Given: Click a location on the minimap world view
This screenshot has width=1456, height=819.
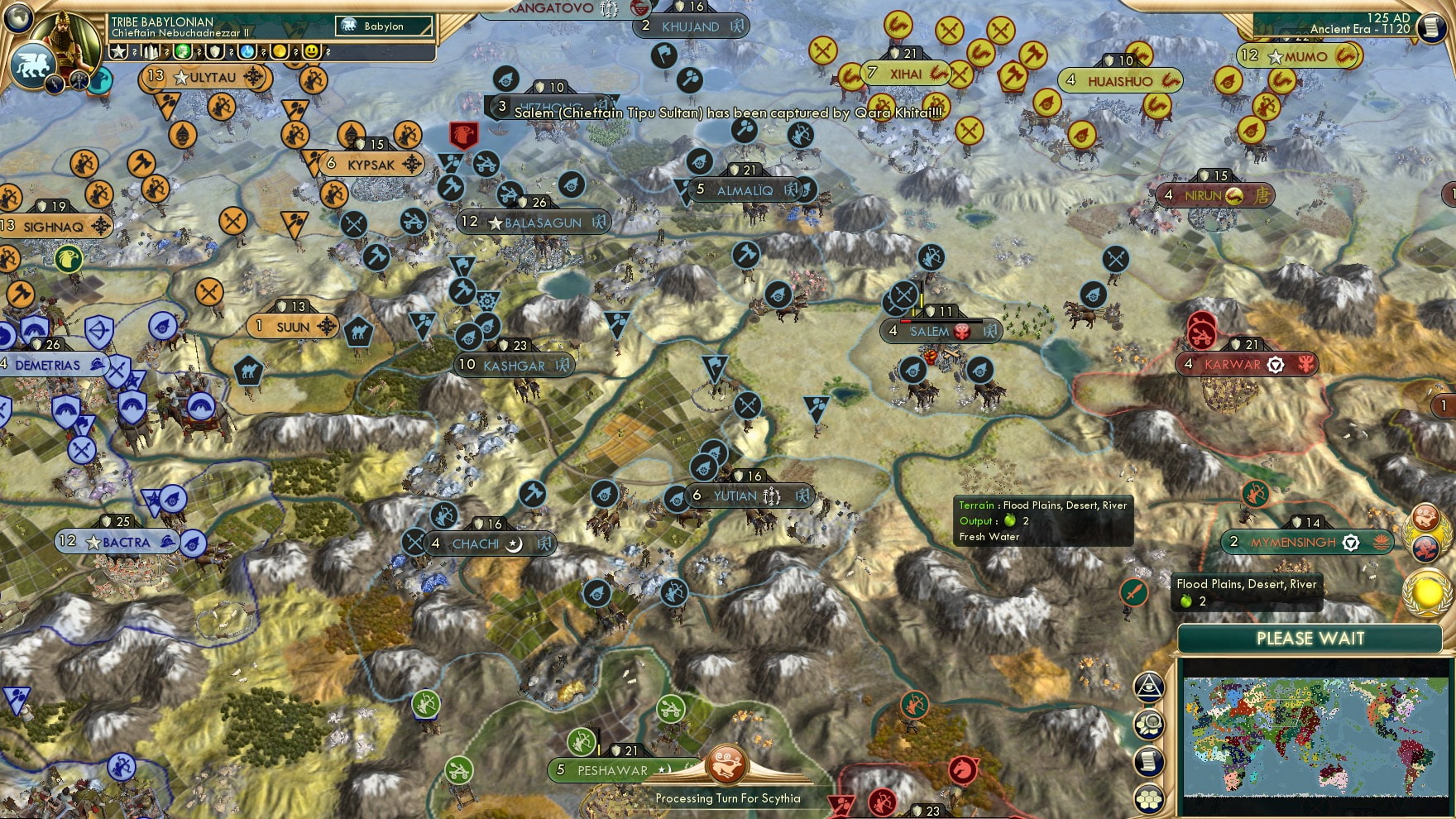Looking at the screenshot, I should pos(1315,739).
